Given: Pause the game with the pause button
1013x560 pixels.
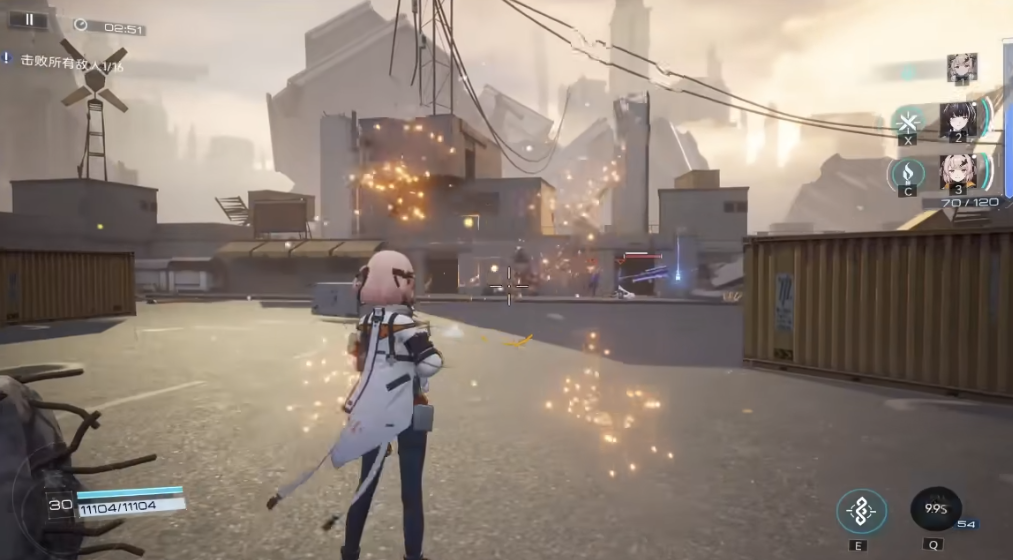Looking at the screenshot, I should 29,19.
